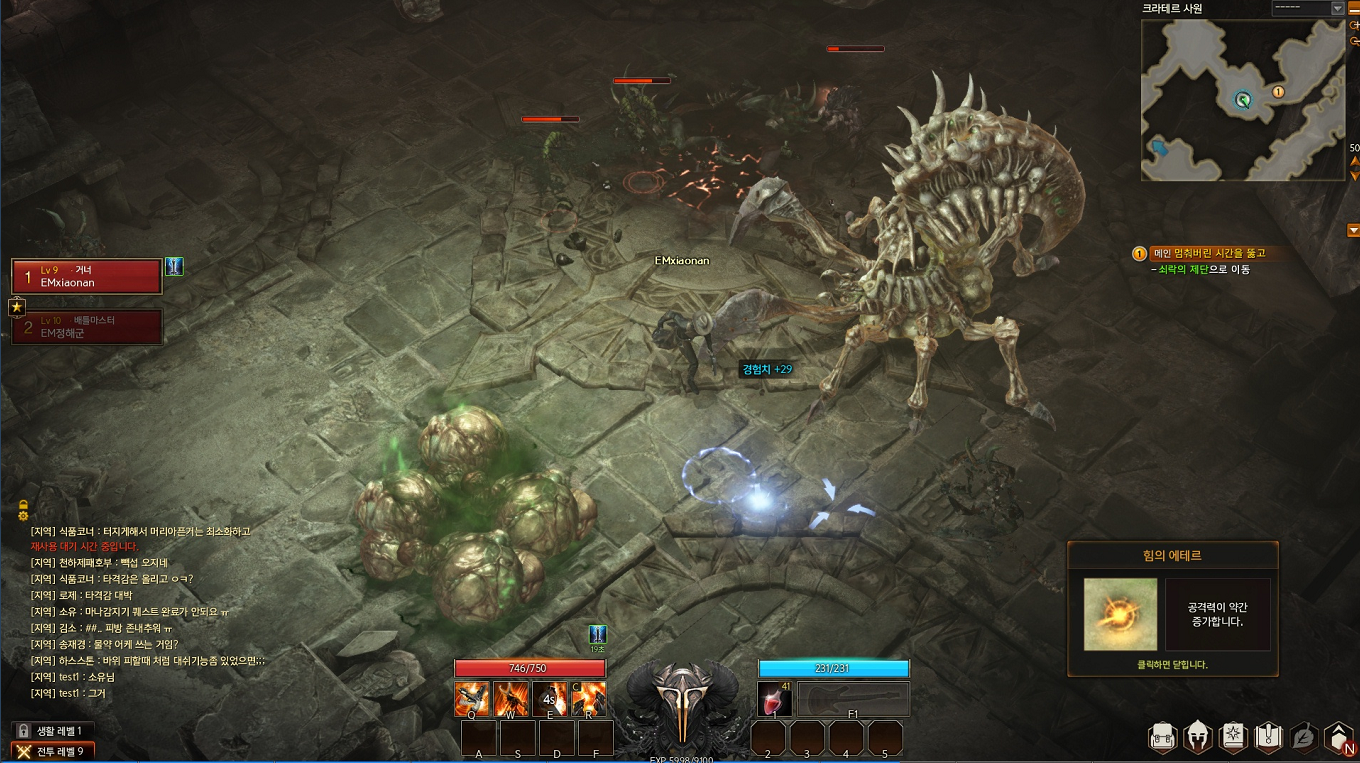Expand the hexagon menu with N badge

[x=1338, y=739]
